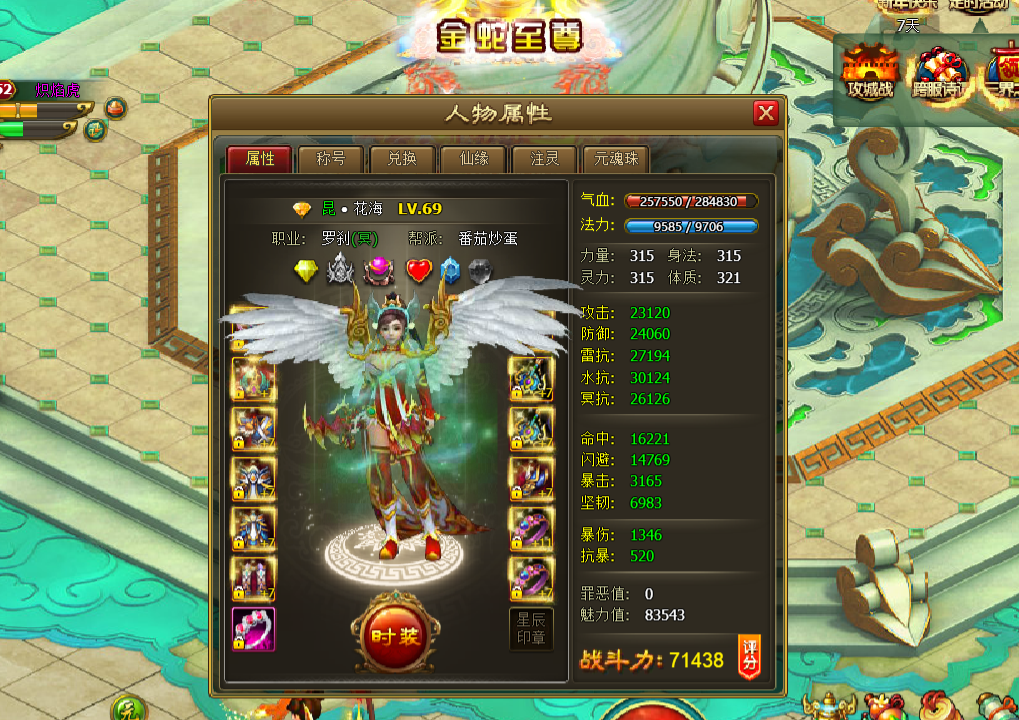The width and height of the screenshot is (1019, 720).
Task: Switch to the 称号 tab
Action: [330, 159]
